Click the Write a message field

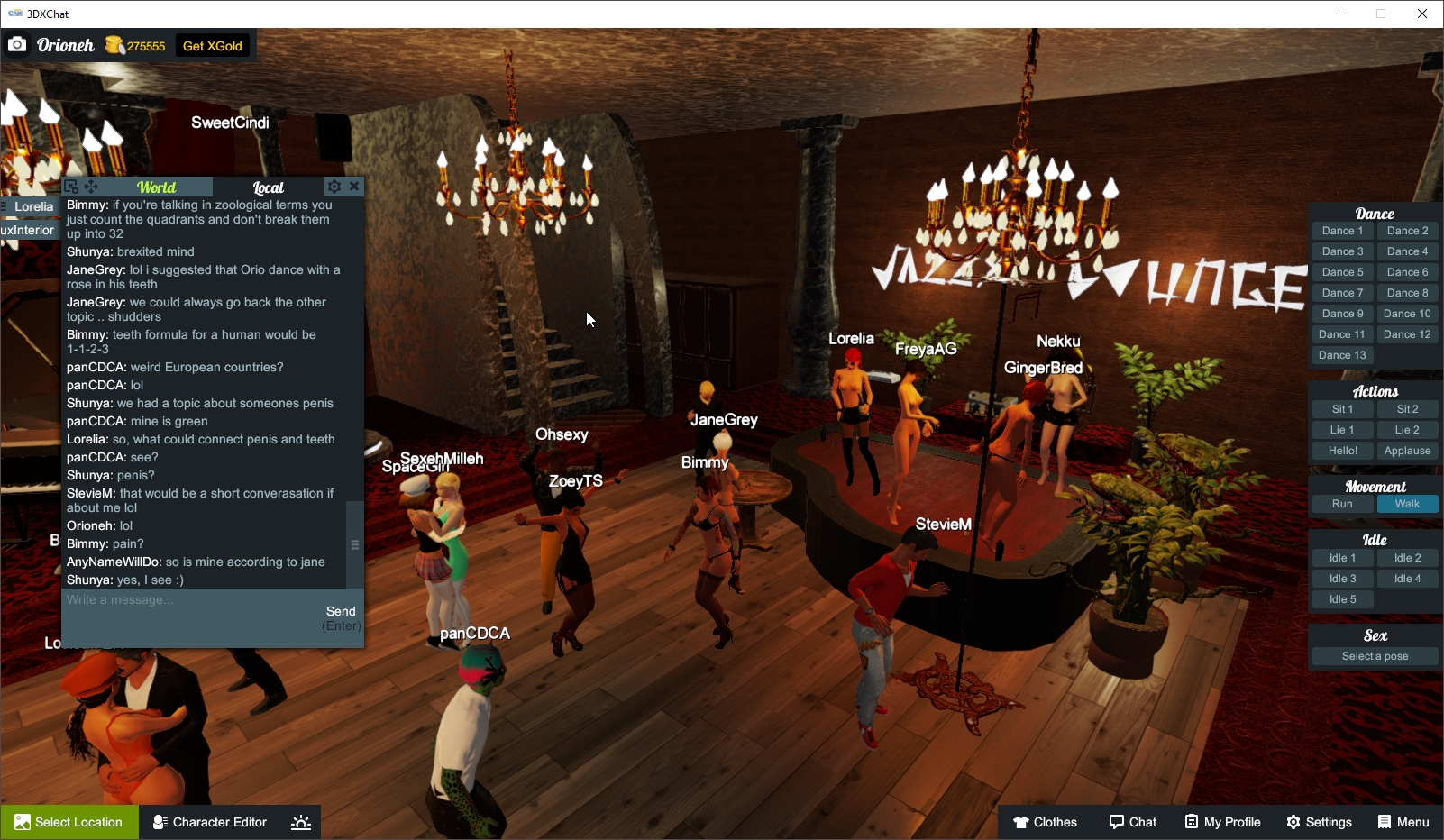tap(180, 599)
